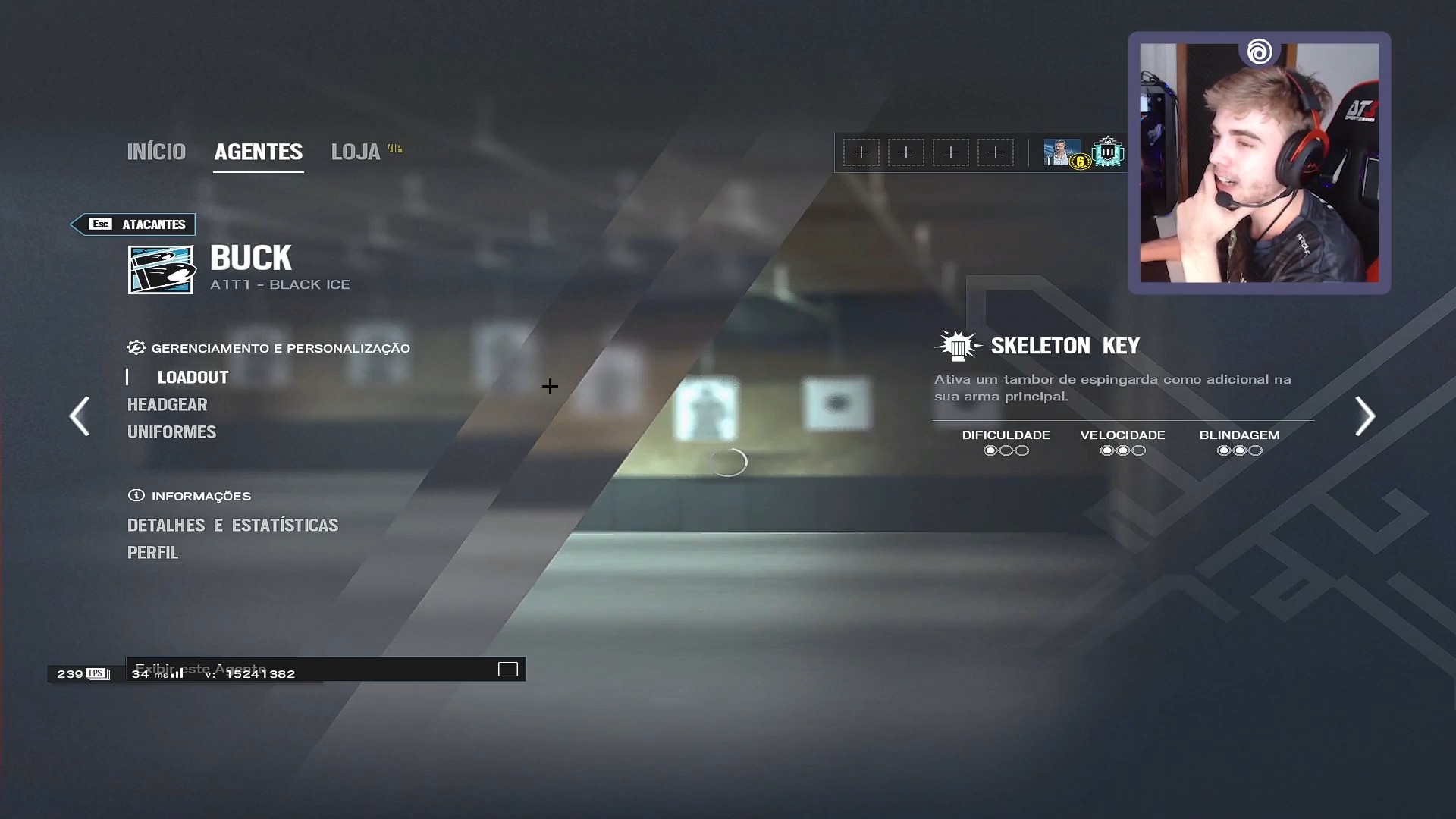View DETALHES E ESTATÍSTICAS

coord(233,526)
